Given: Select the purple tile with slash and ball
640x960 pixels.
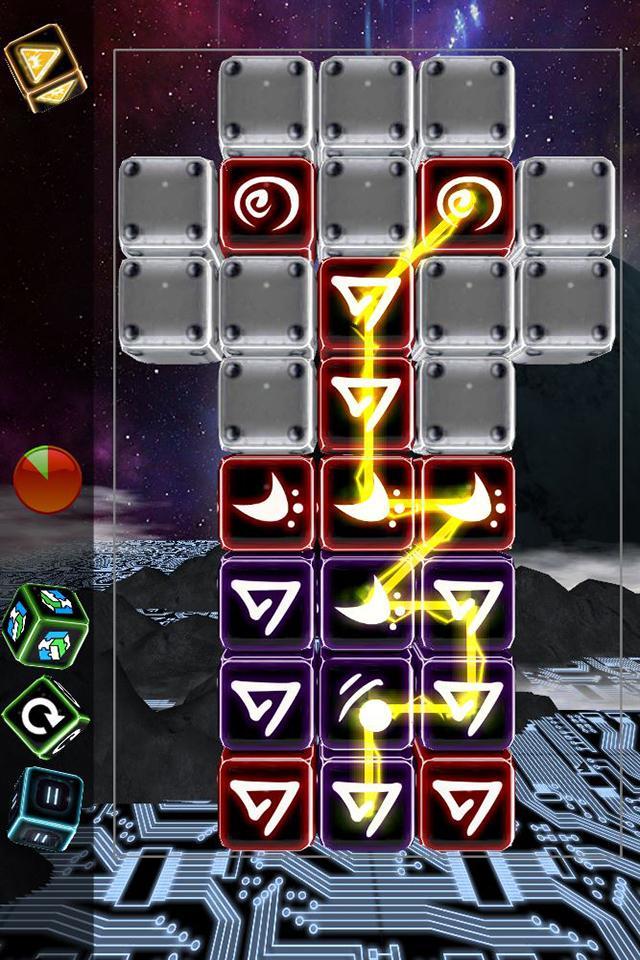Looking at the screenshot, I should pyautogui.click(x=367, y=704).
